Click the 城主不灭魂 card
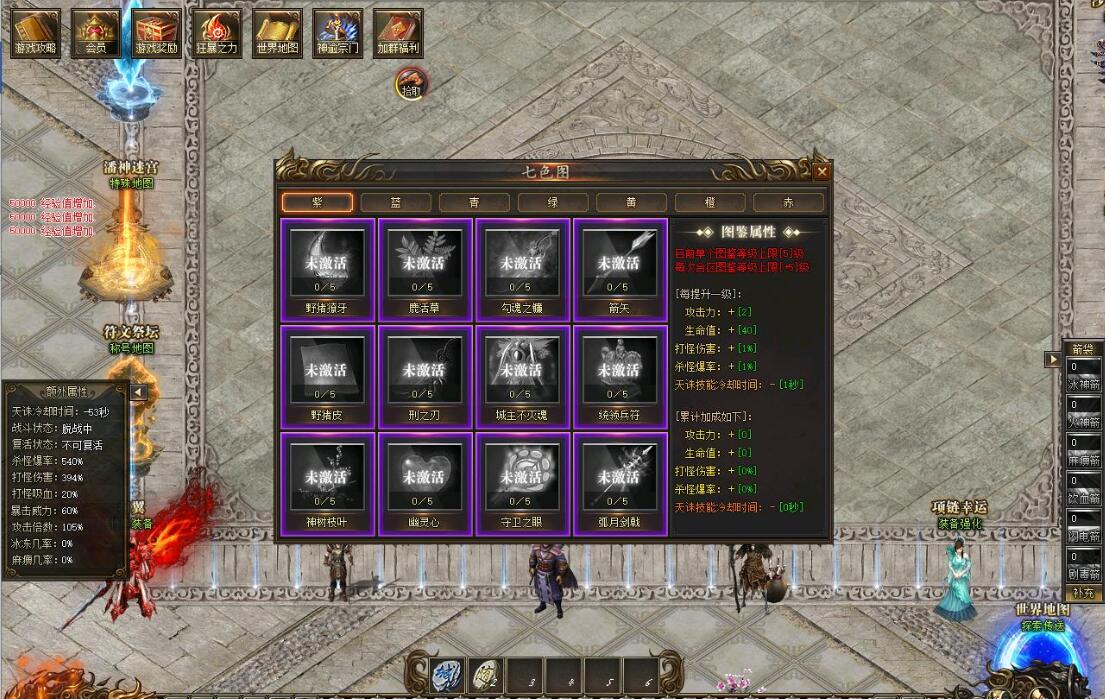 [x=522, y=376]
